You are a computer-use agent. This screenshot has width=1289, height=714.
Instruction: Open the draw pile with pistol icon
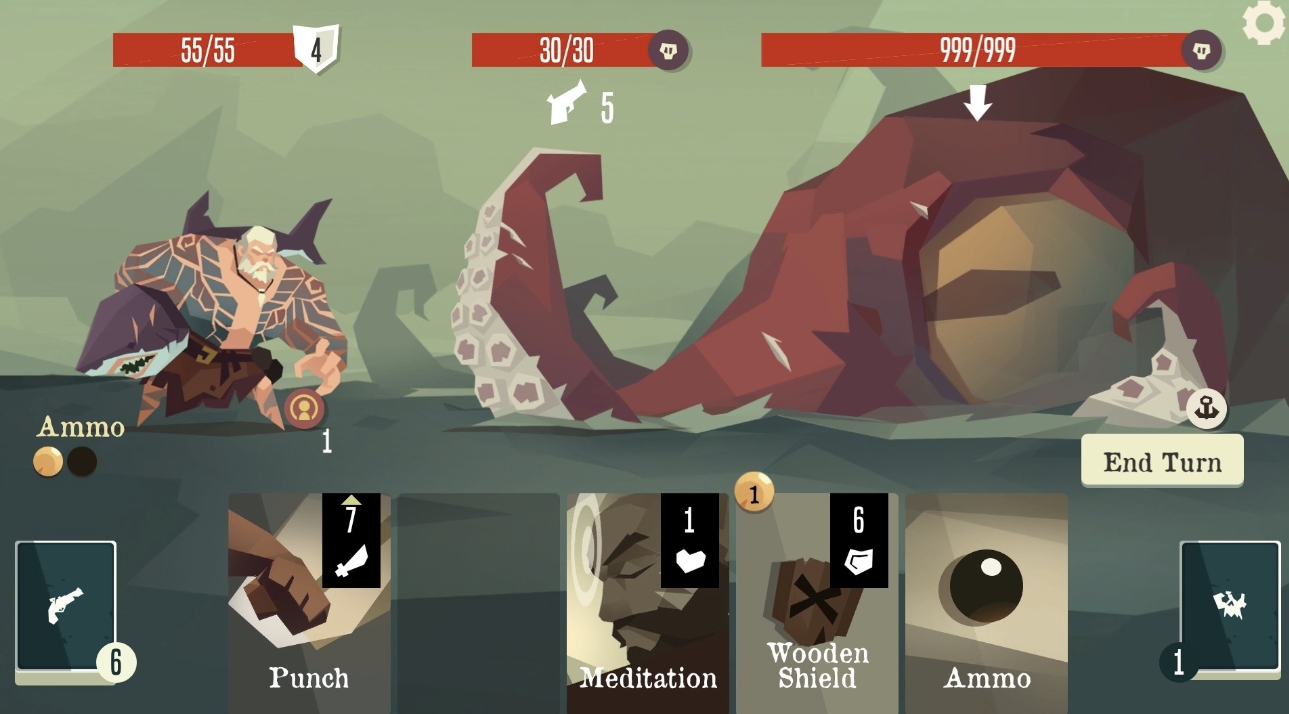(66, 606)
